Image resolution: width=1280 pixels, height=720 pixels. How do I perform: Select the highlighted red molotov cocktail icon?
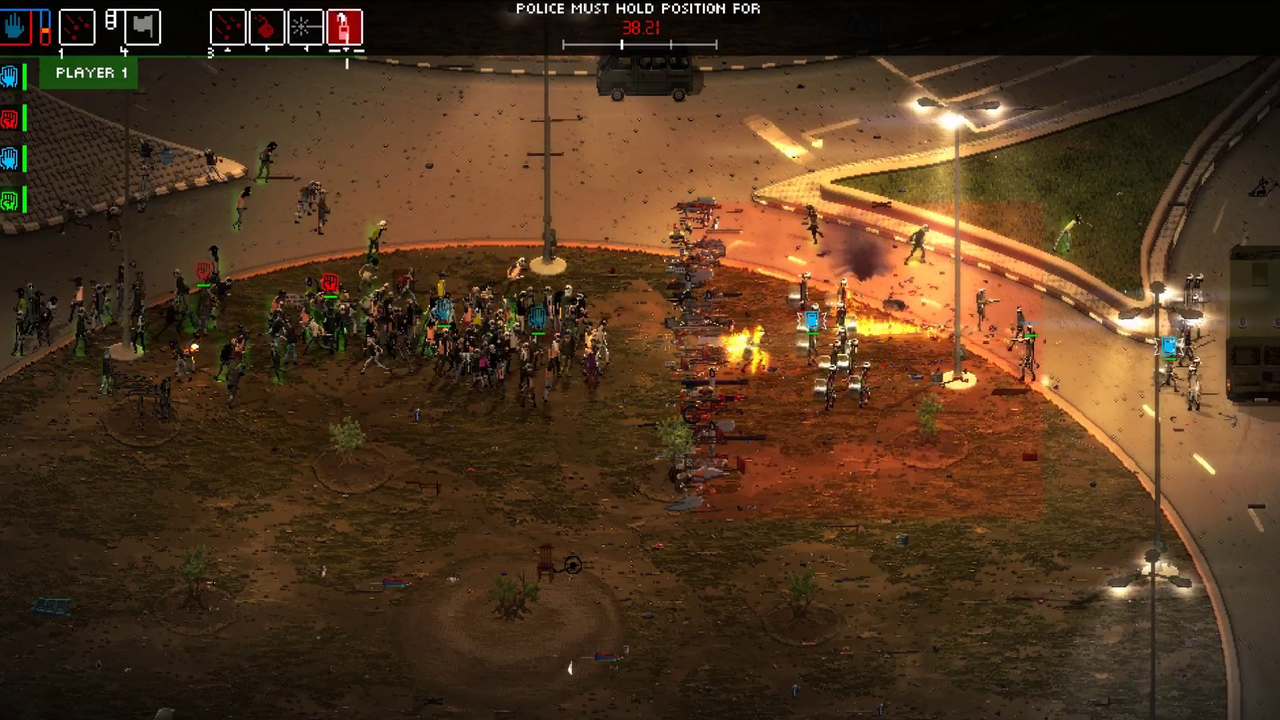click(x=344, y=27)
